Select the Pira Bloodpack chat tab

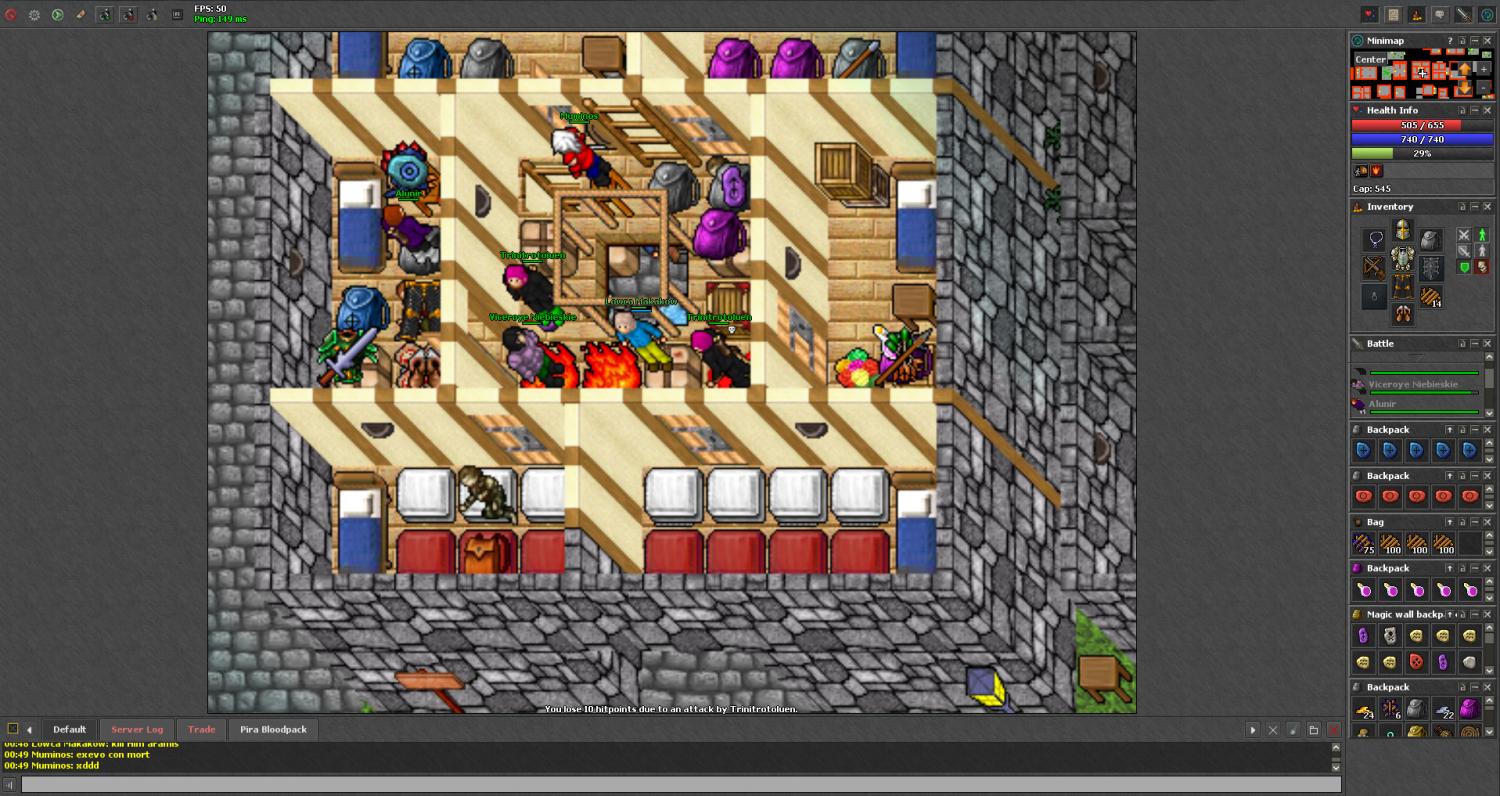[273, 729]
